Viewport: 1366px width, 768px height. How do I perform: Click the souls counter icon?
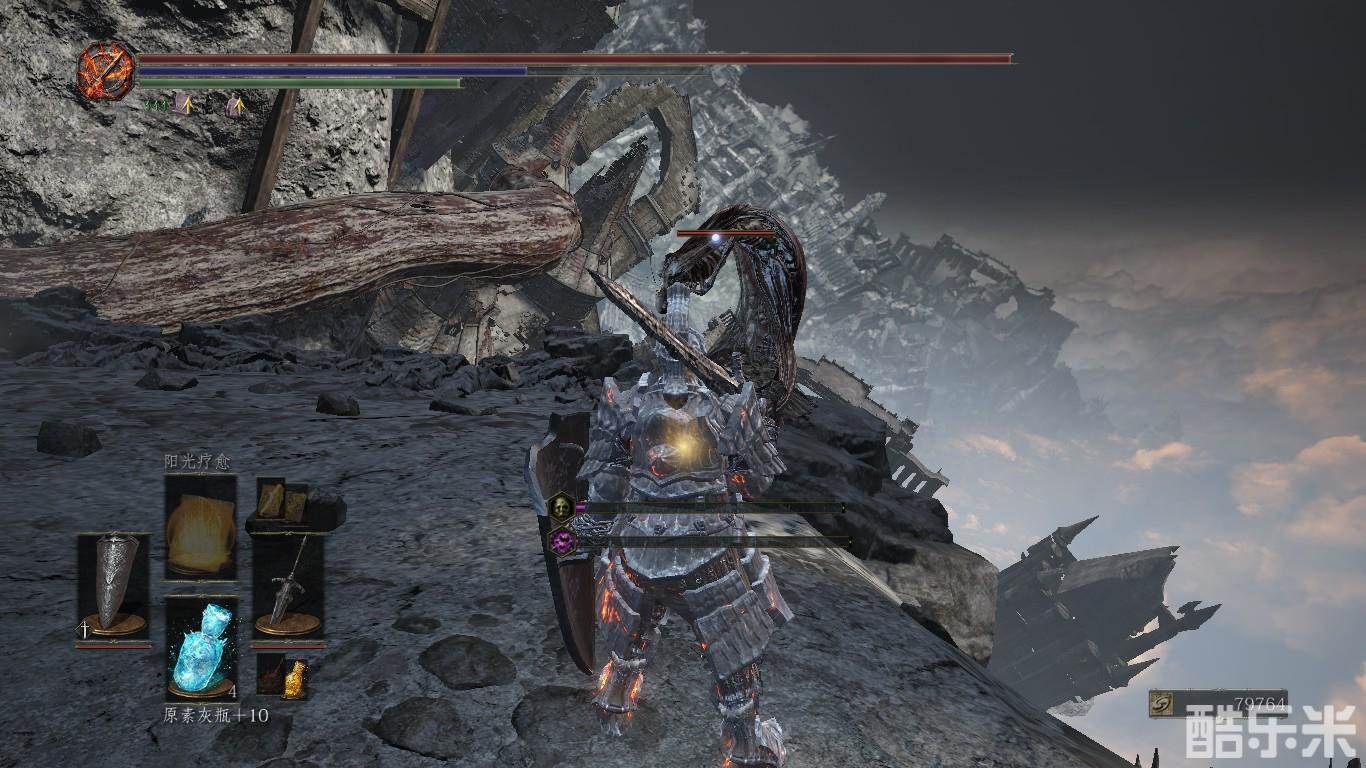[1162, 704]
